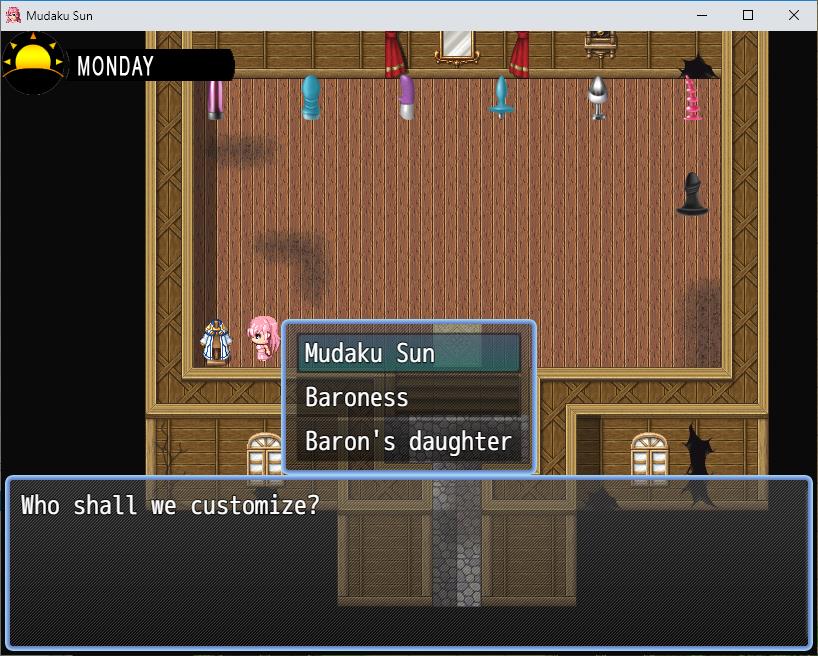Pick the Baron's daughter choice
The height and width of the screenshot is (656, 818).
click(x=409, y=441)
